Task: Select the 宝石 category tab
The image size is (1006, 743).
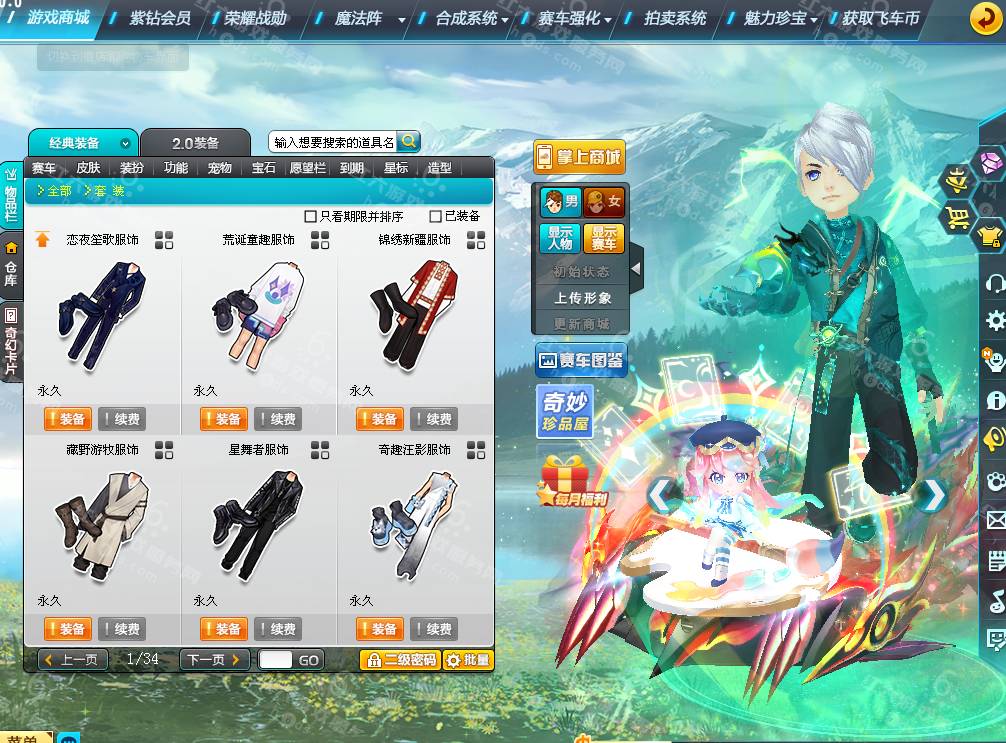Action: point(263,168)
